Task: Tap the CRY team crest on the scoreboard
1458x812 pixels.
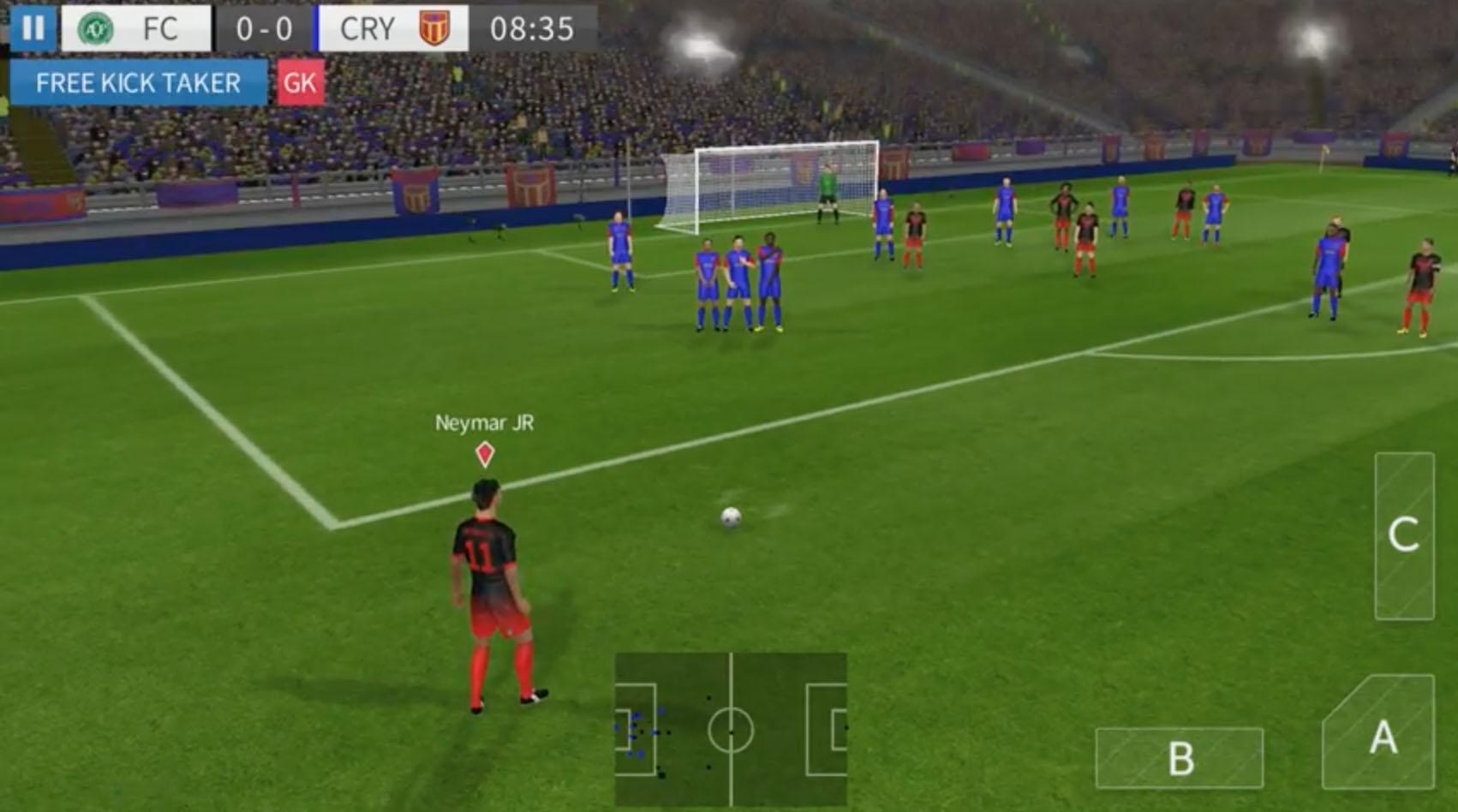Action: pyautogui.click(x=432, y=29)
